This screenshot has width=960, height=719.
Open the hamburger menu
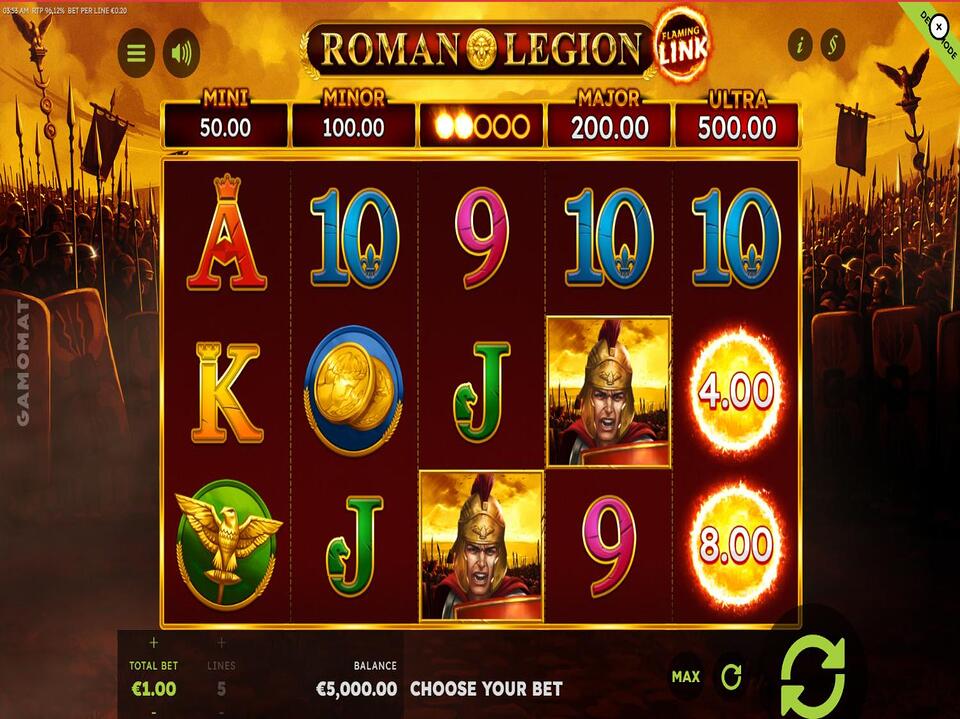coord(136,53)
